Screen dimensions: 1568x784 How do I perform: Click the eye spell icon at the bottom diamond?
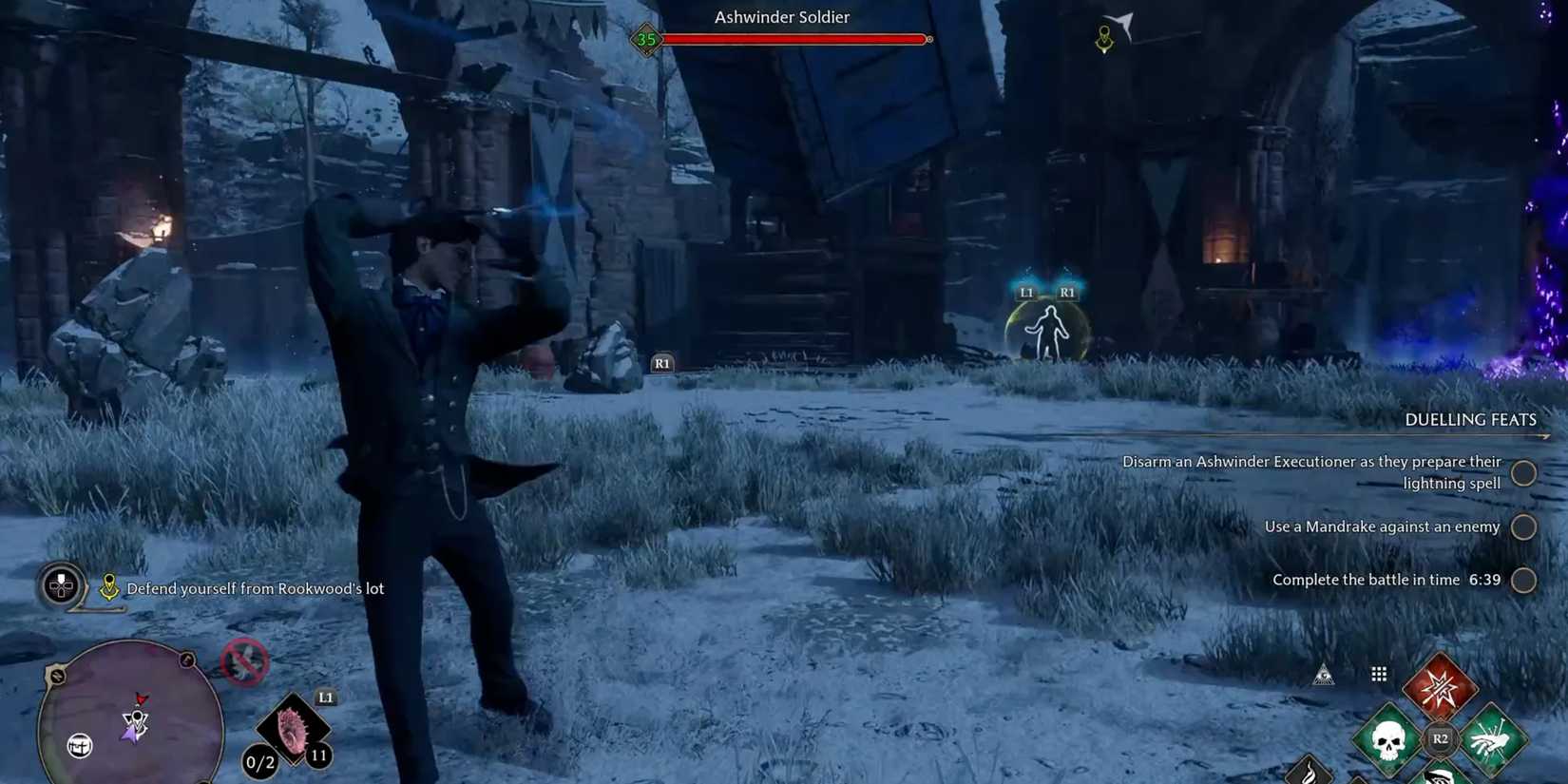pyautogui.click(x=1440, y=779)
